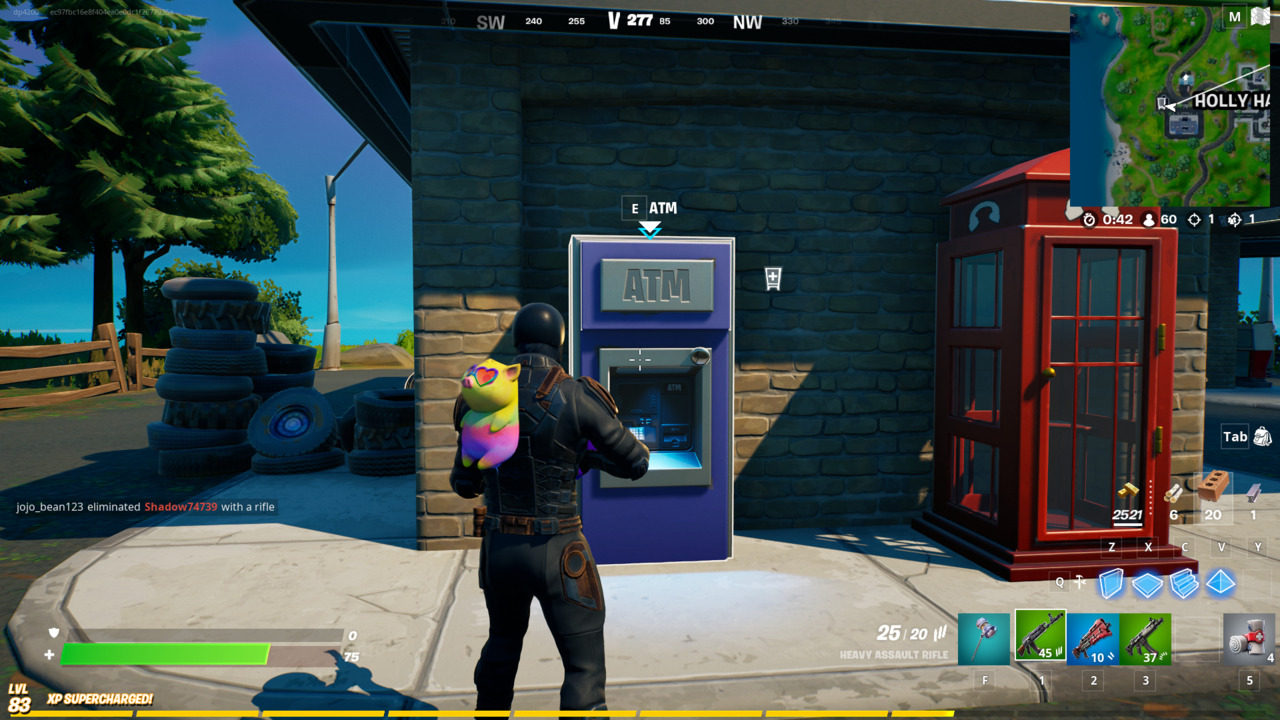1280x720 pixels.
Task: Click the storm timer stopwatch icon
Action: click(1089, 220)
